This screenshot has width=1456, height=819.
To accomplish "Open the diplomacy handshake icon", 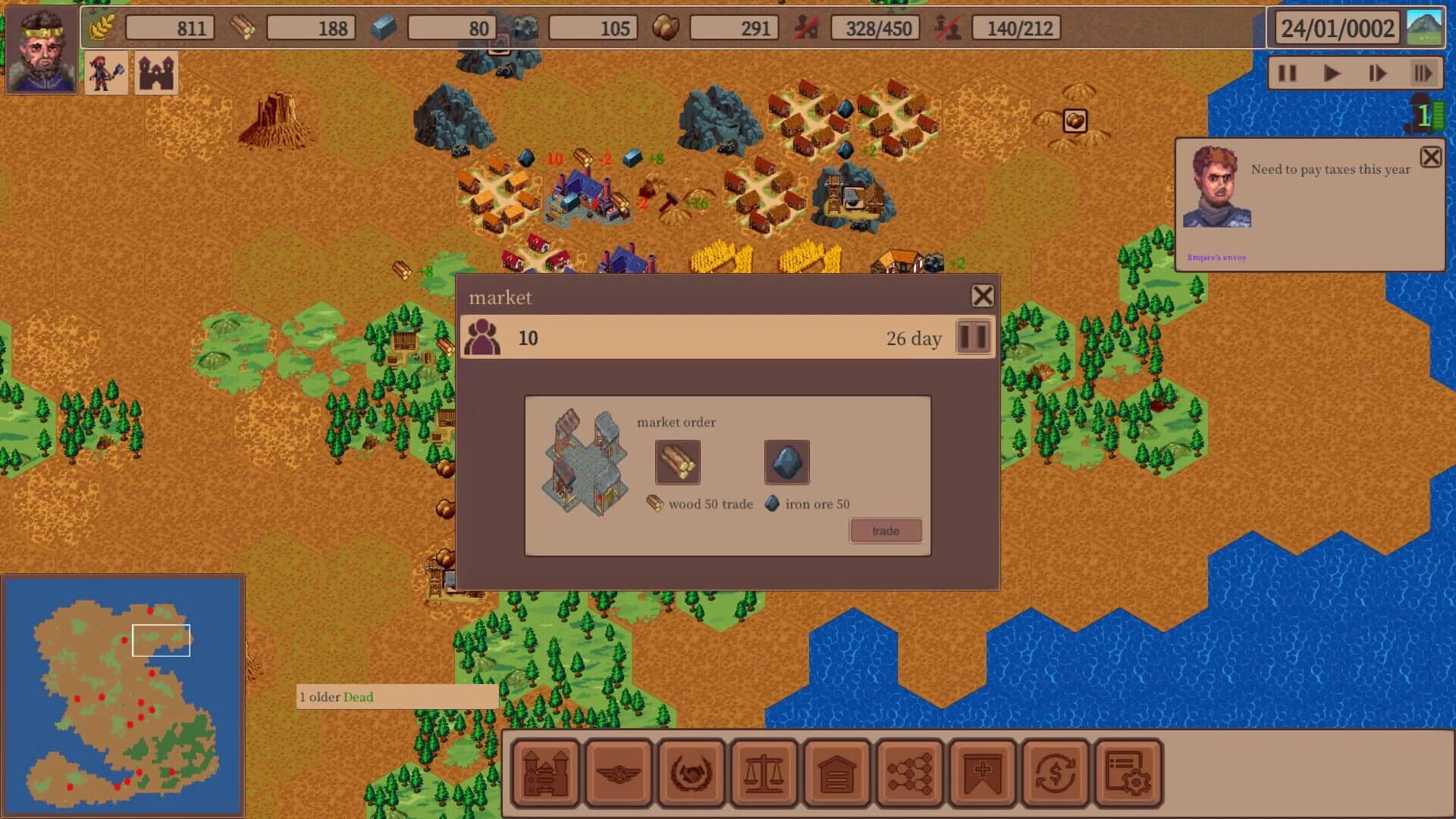I will [692, 770].
